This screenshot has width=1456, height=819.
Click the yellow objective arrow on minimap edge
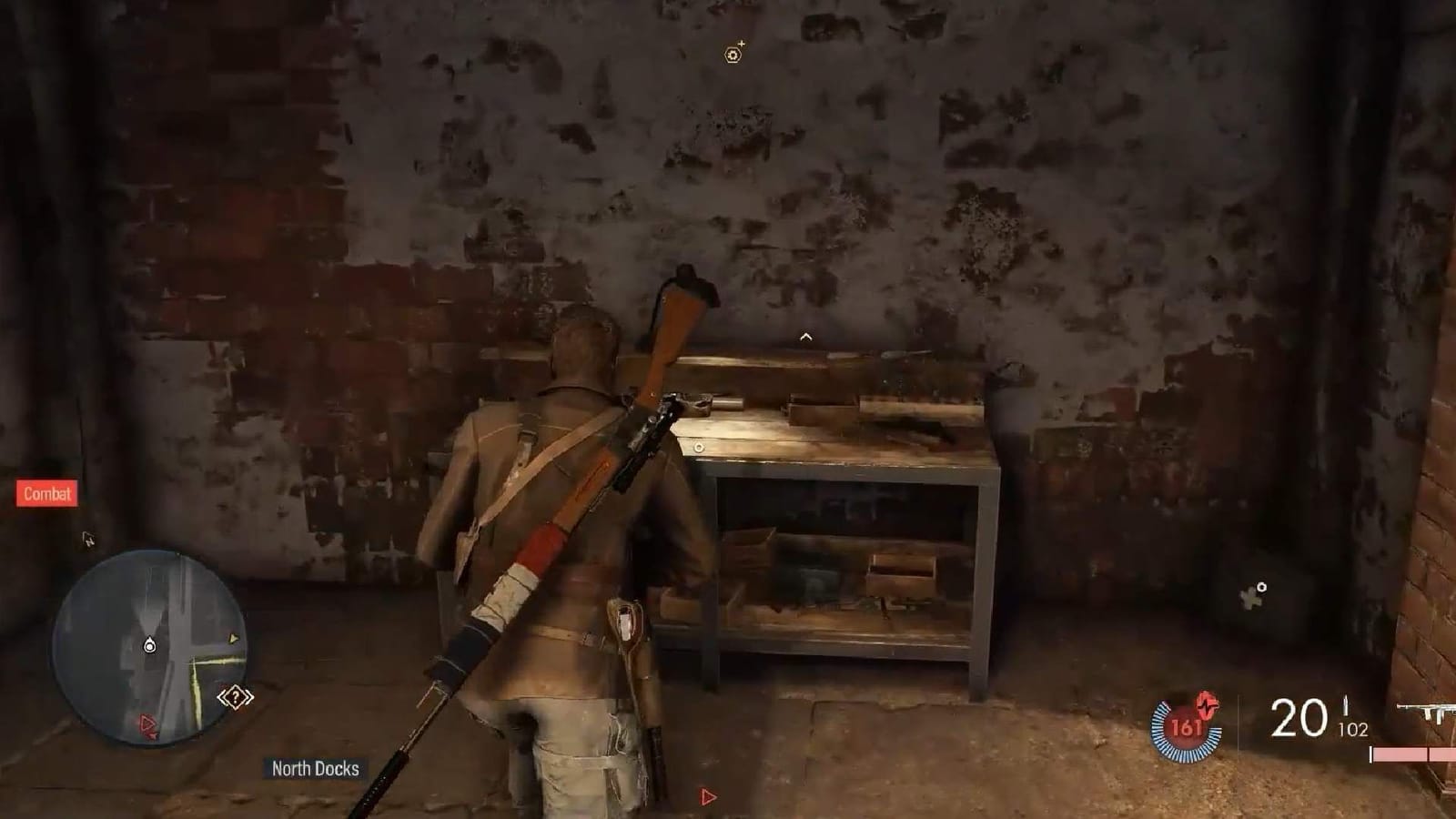[234, 638]
